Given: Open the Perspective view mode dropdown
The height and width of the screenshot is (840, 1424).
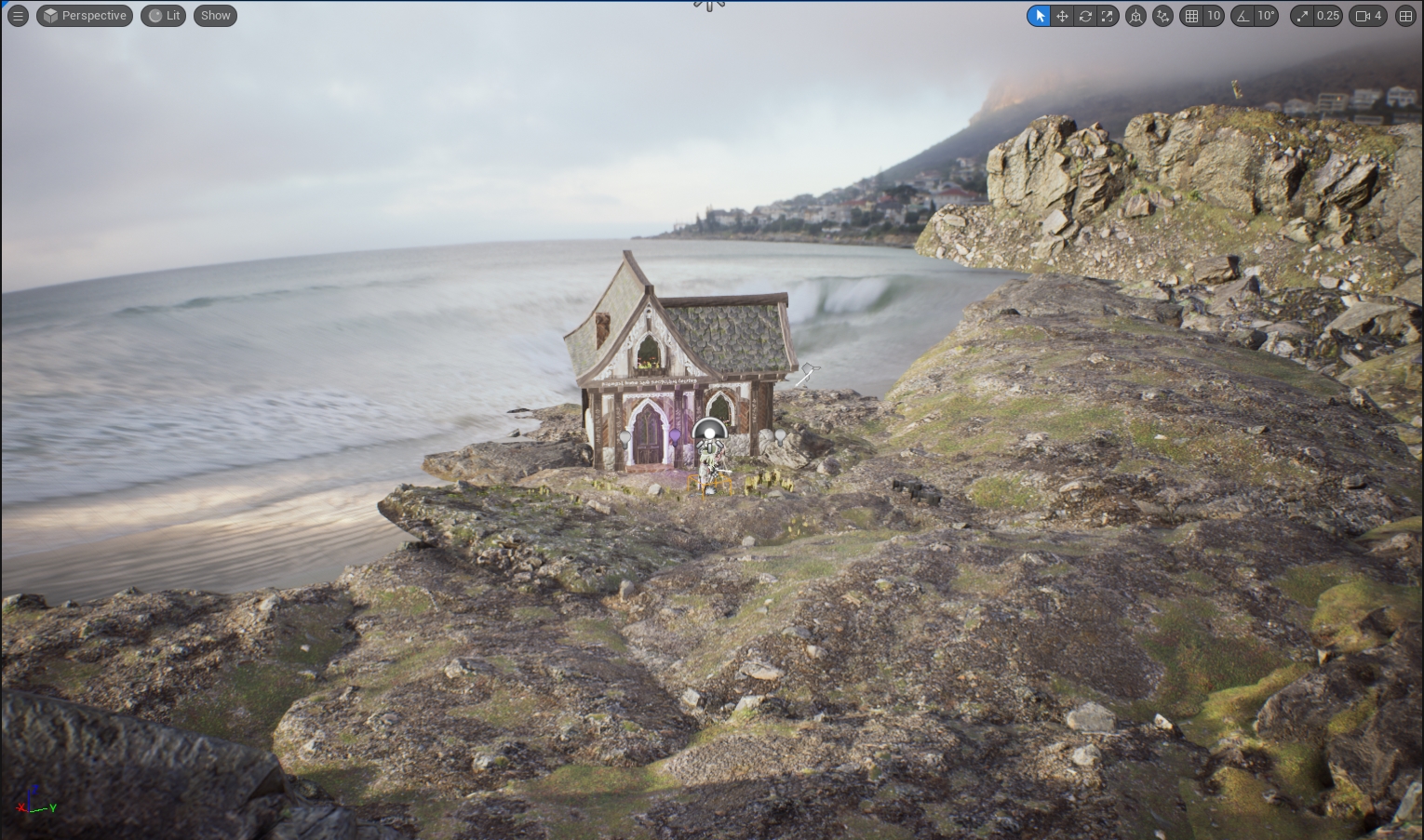Looking at the screenshot, I should 85,16.
